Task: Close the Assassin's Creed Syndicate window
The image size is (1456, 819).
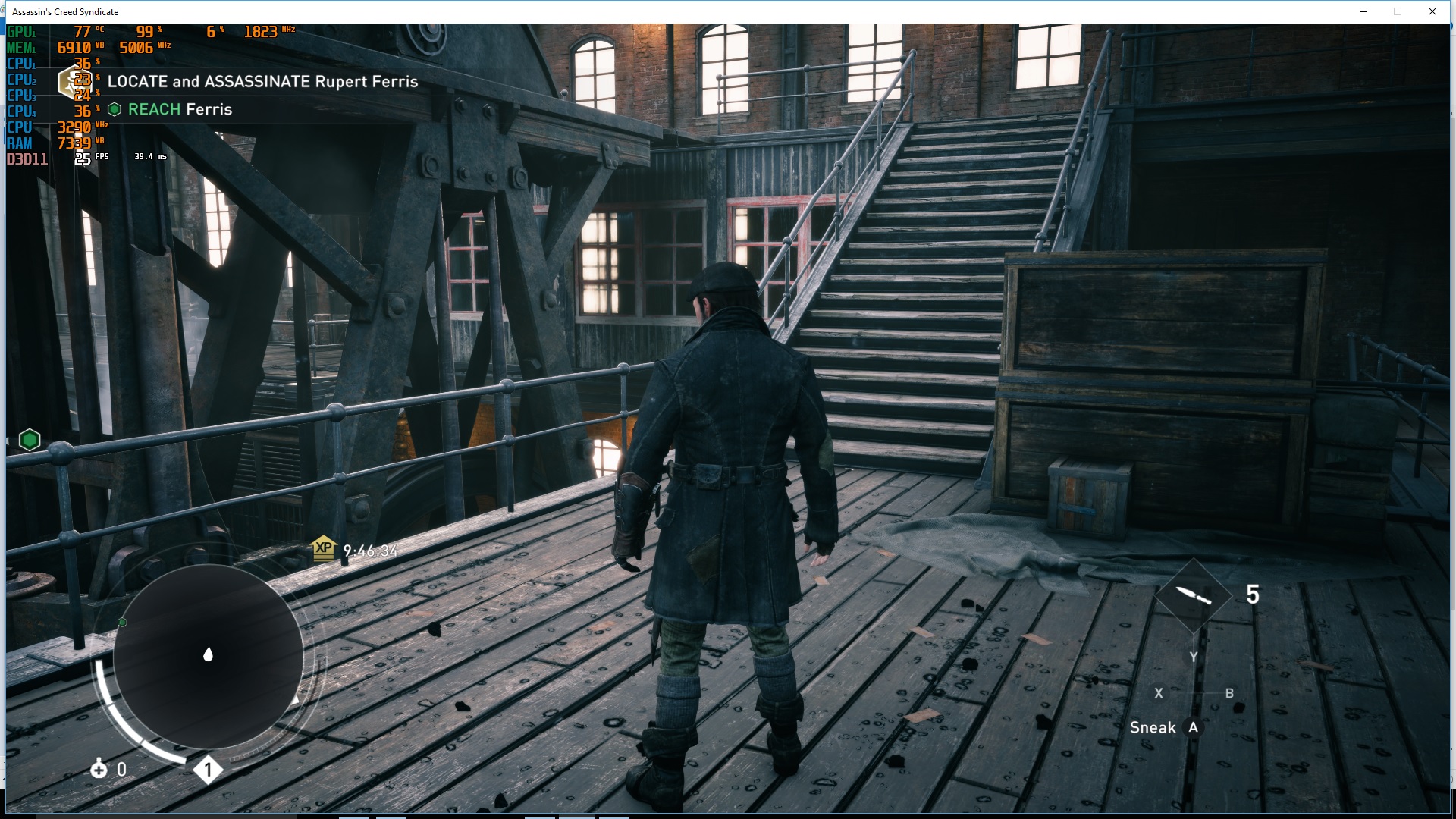Action: 1432,11
